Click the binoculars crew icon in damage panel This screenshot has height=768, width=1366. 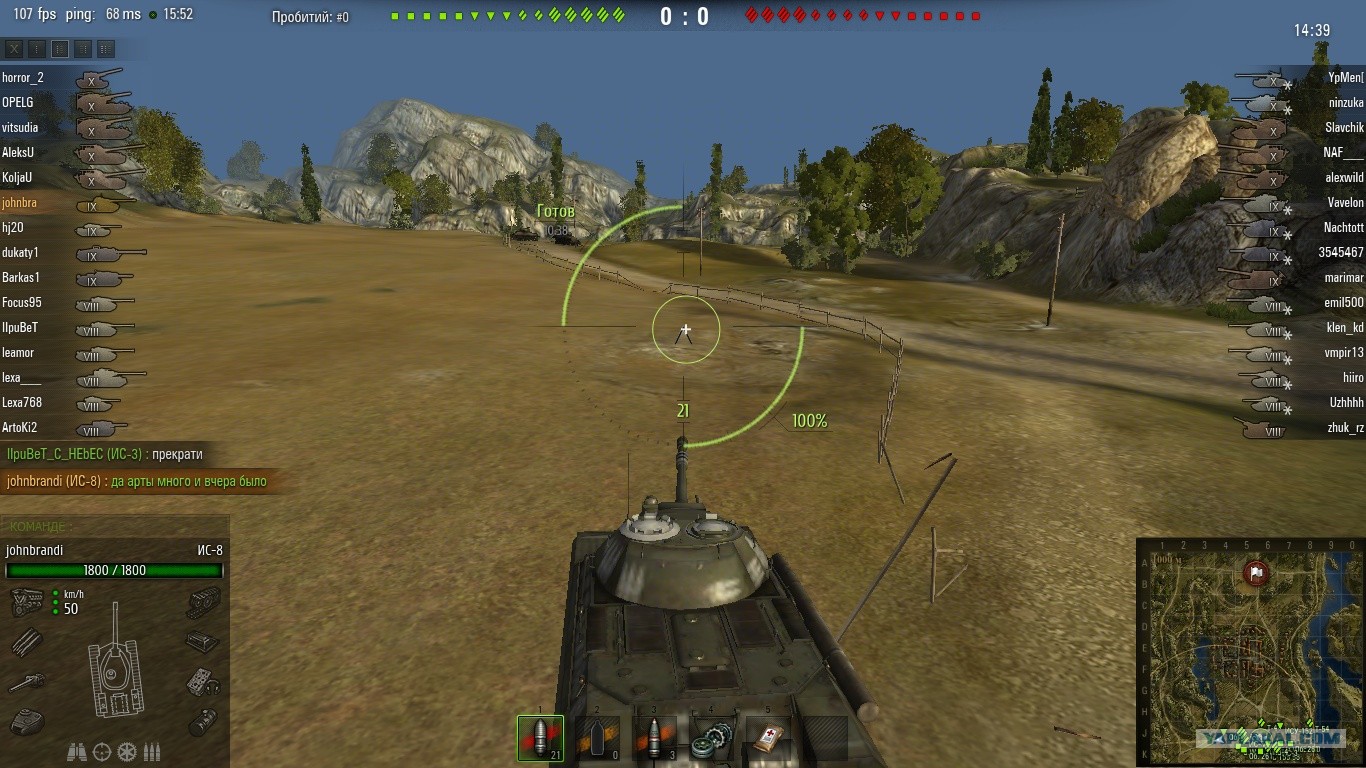click(77, 751)
